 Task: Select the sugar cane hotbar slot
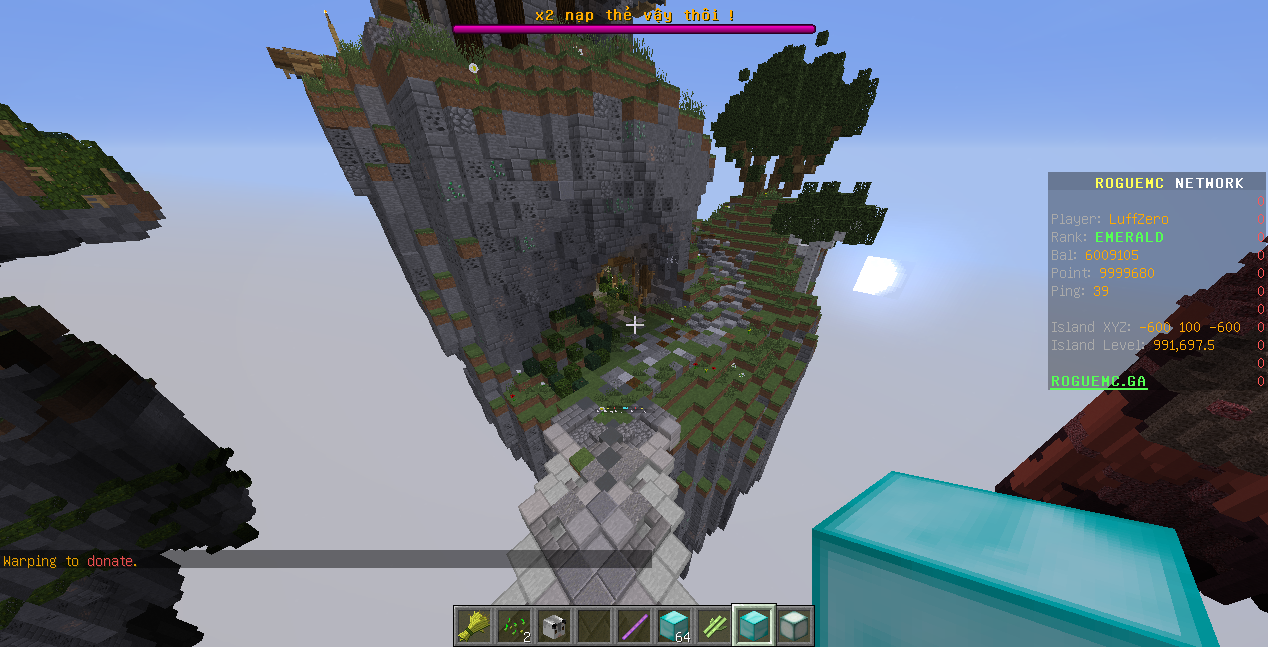click(x=713, y=626)
